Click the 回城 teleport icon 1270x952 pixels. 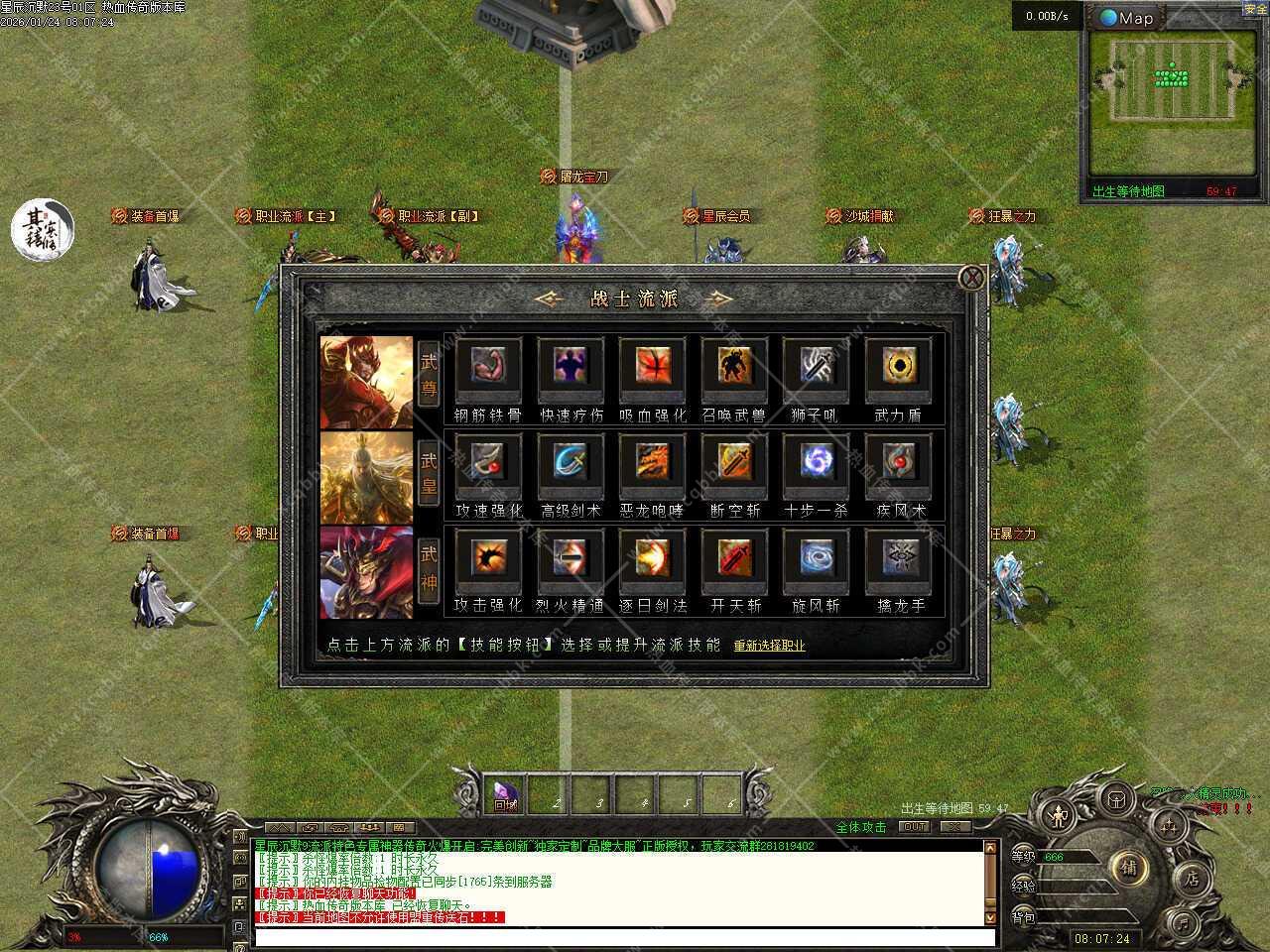[x=506, y=795]
